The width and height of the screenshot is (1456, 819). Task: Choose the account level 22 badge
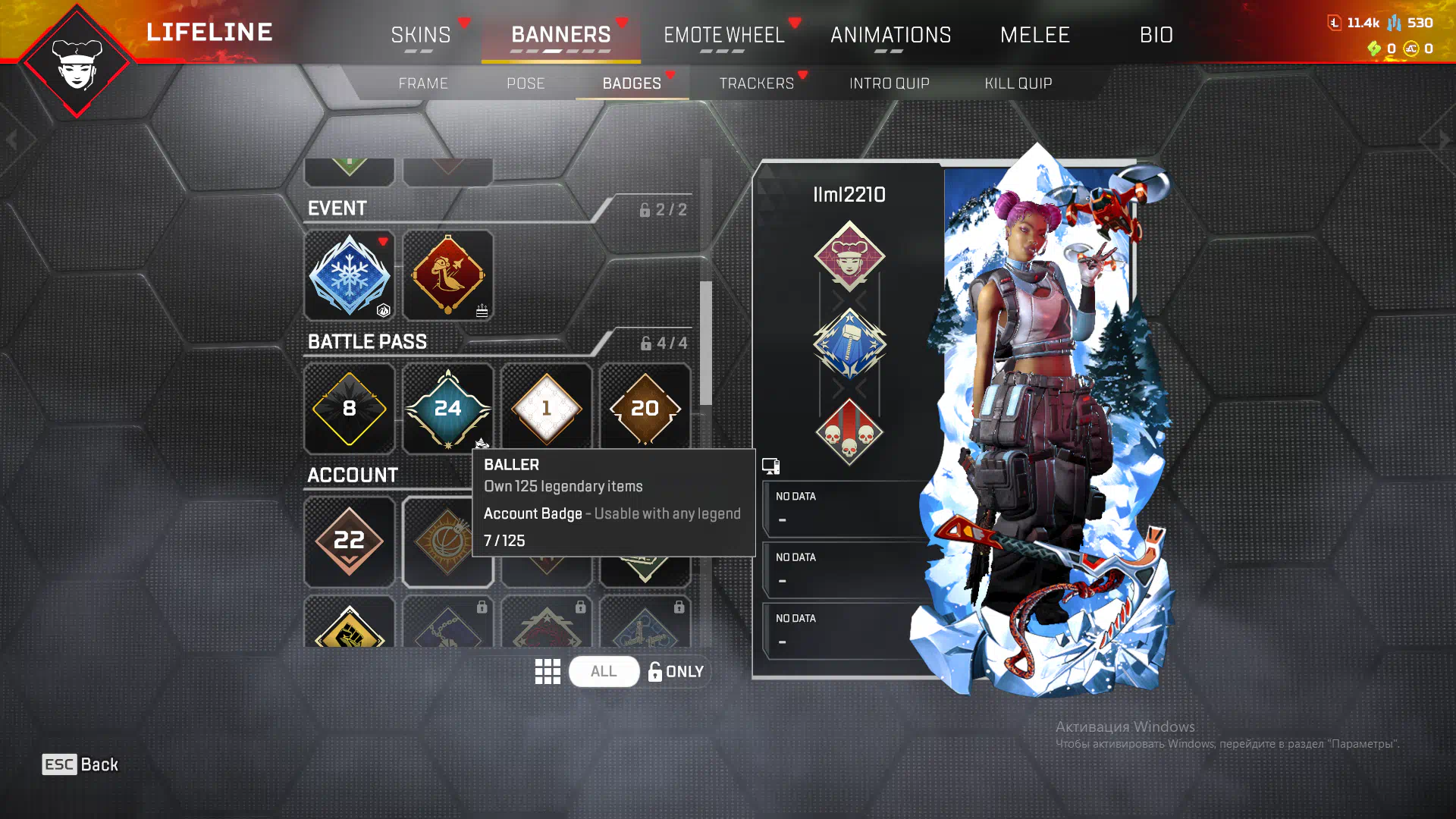350,541
